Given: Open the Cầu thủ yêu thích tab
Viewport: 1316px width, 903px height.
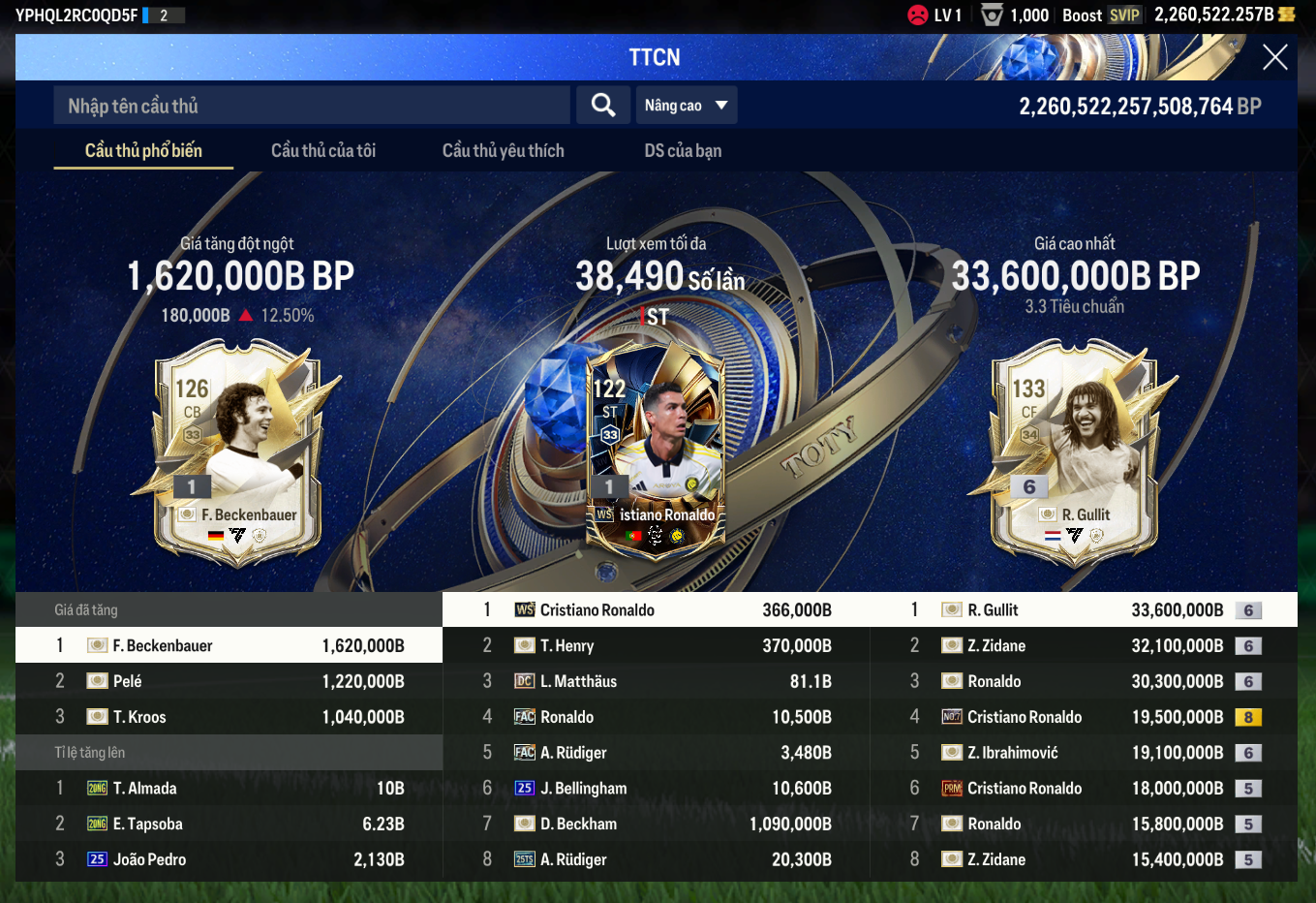Looking at the screenshot, I should [x=503, y=150].
